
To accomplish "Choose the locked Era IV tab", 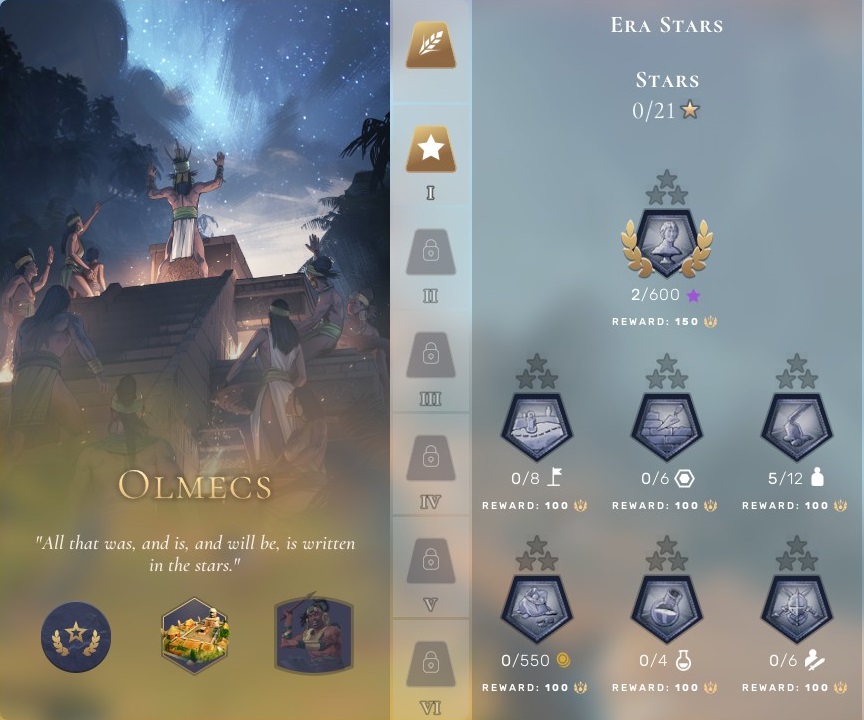I will (x=430, y=457).
